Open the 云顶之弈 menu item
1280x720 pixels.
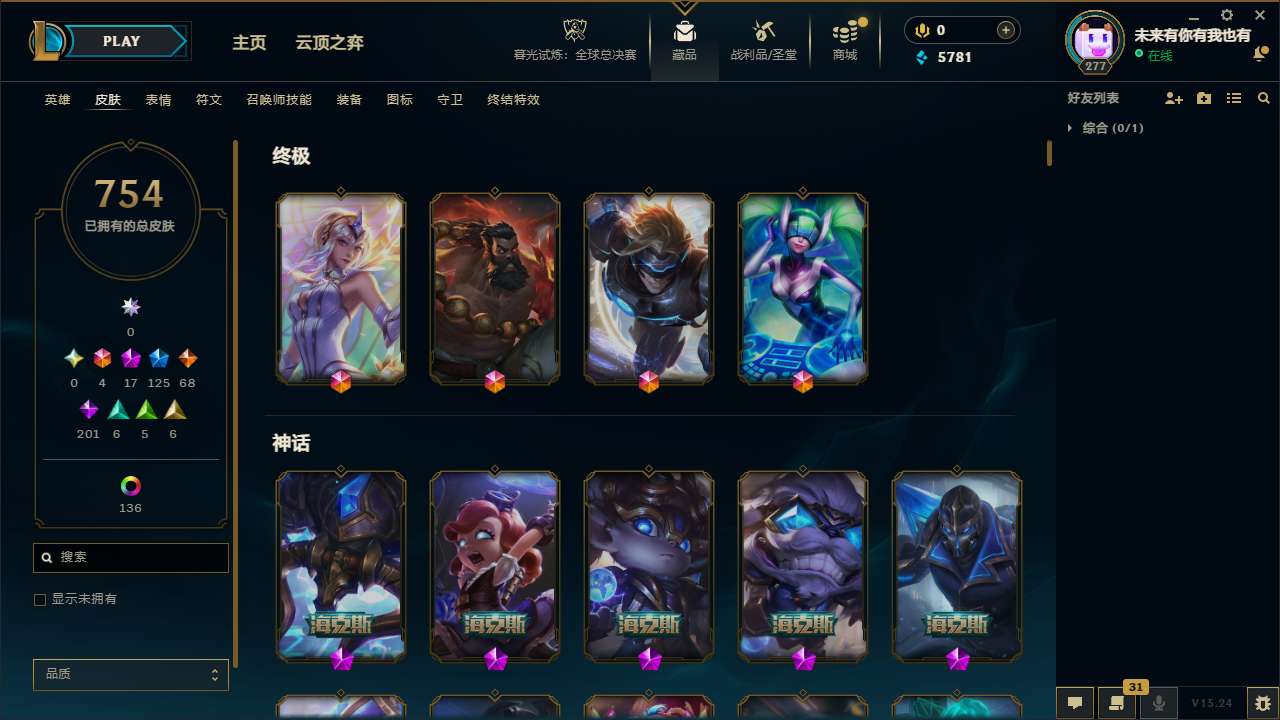click(330, 43)
